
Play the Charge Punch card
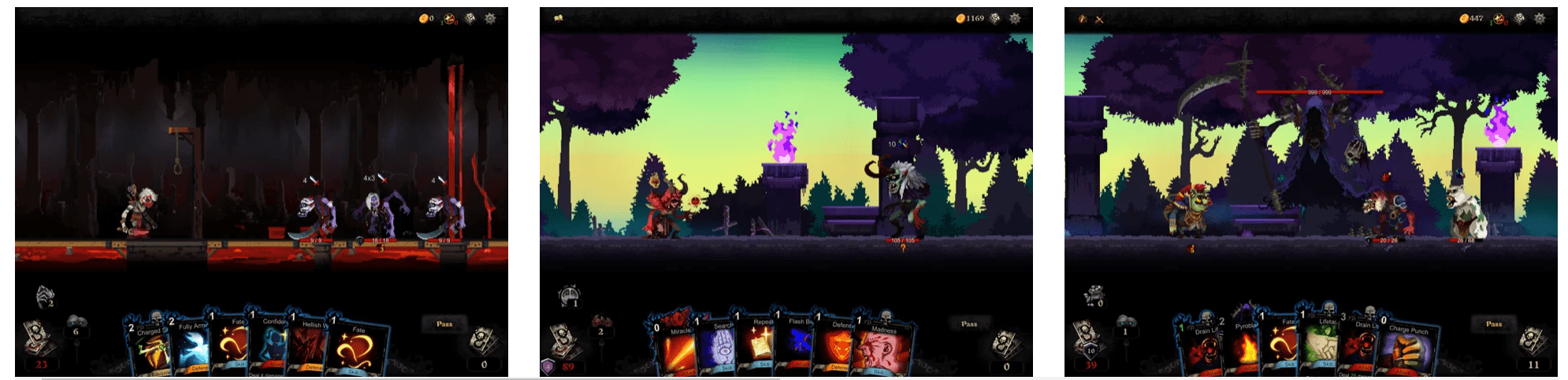[1410, 351]
